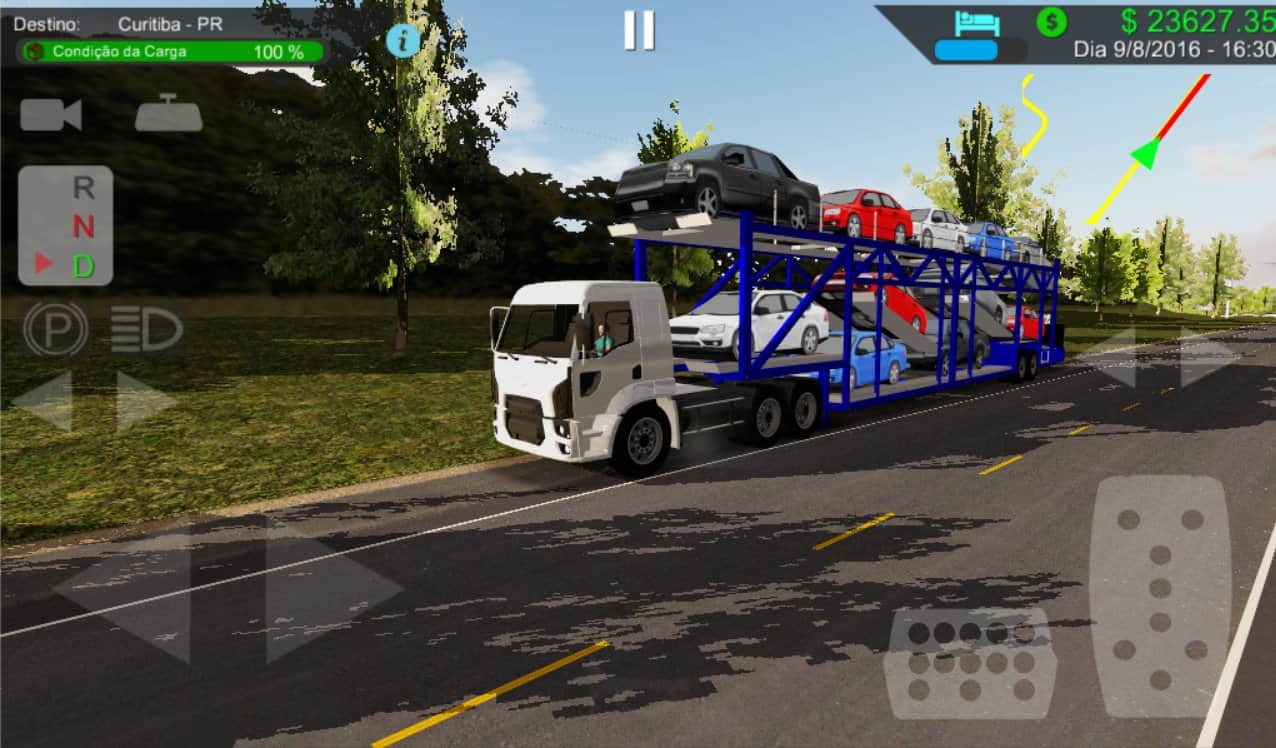This screenshot has height=748, width=1276.
Task: Toggle the headlights icon
Action: pyautogui.click(x=146, y=329)
